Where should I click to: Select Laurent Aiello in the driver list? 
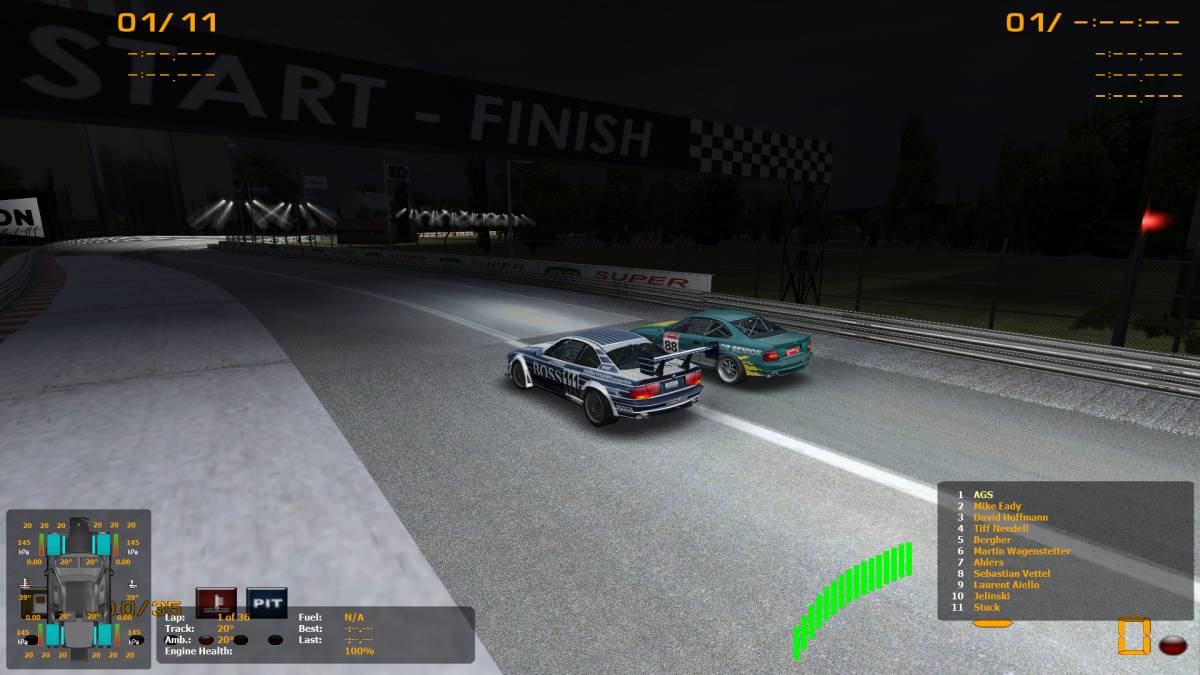1006,584
